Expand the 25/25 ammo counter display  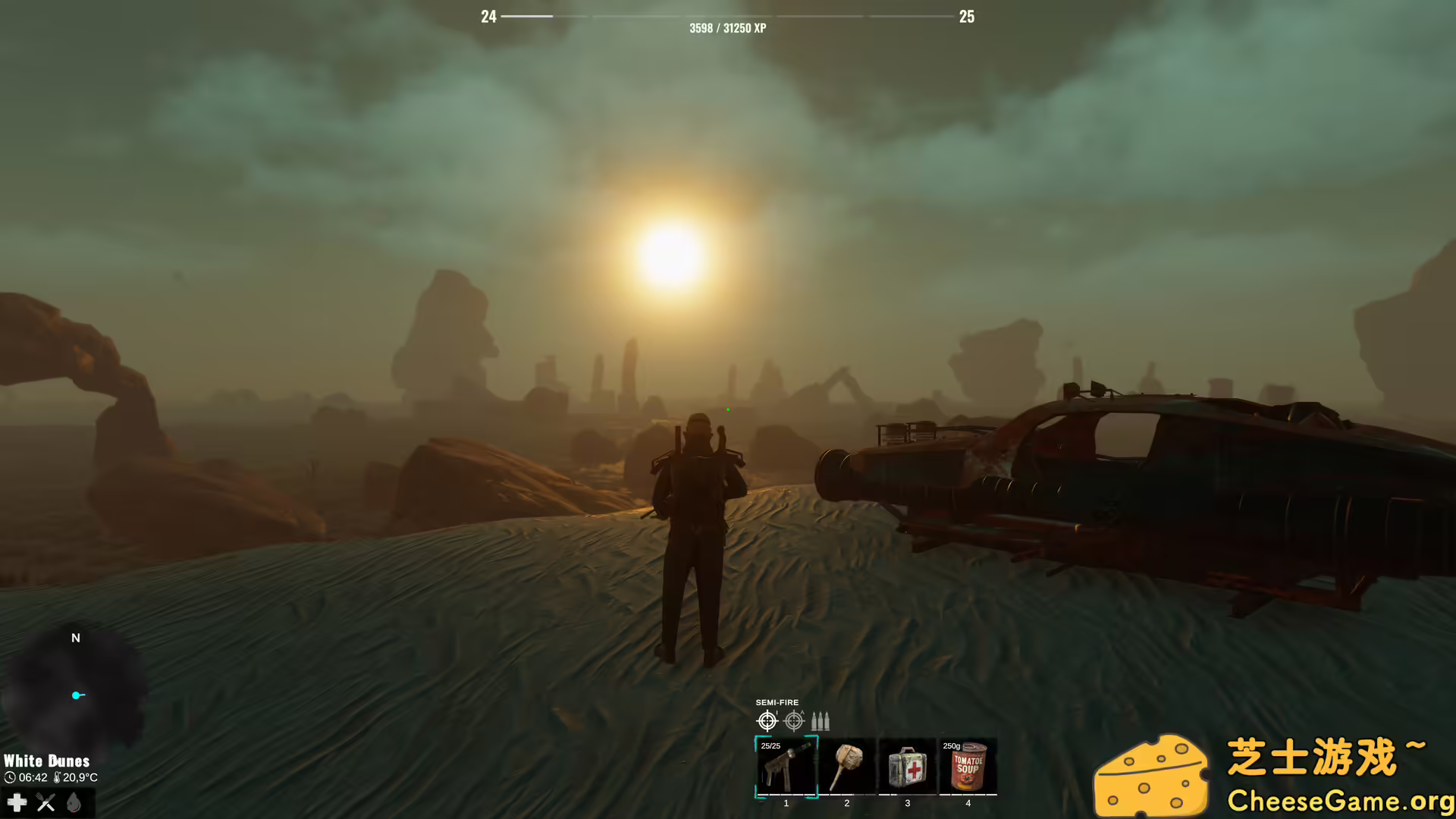coord(770,746)
